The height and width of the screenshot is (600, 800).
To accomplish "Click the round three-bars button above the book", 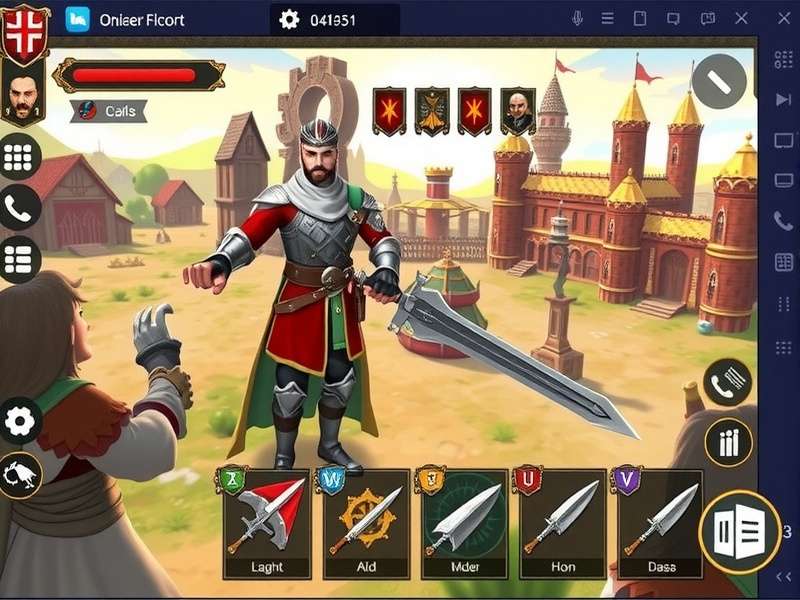I will tap(728, 442).
